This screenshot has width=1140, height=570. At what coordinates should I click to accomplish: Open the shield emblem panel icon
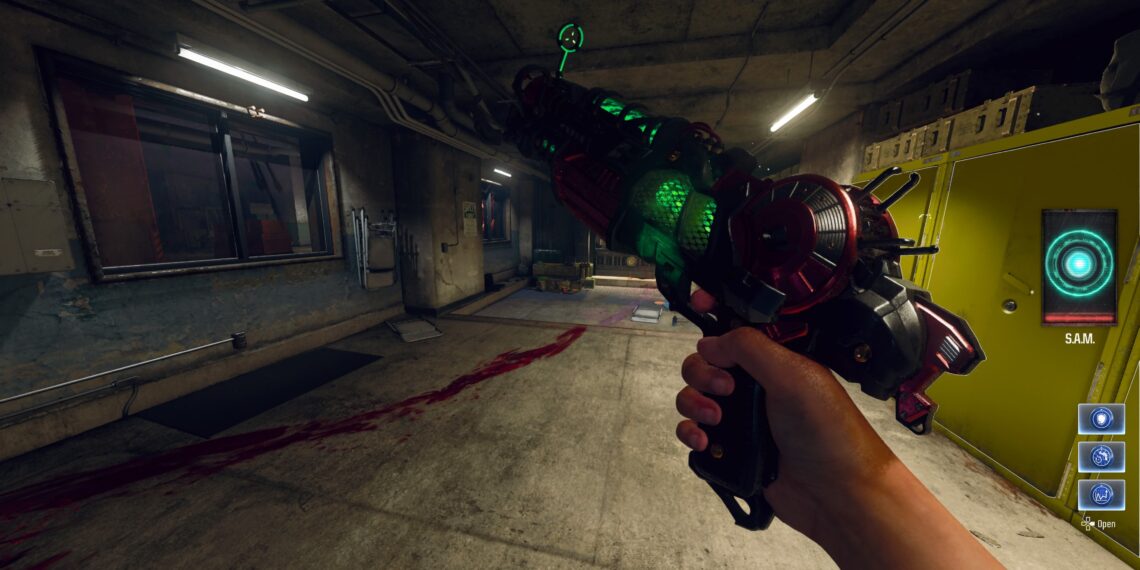[x=1100, y=418]
